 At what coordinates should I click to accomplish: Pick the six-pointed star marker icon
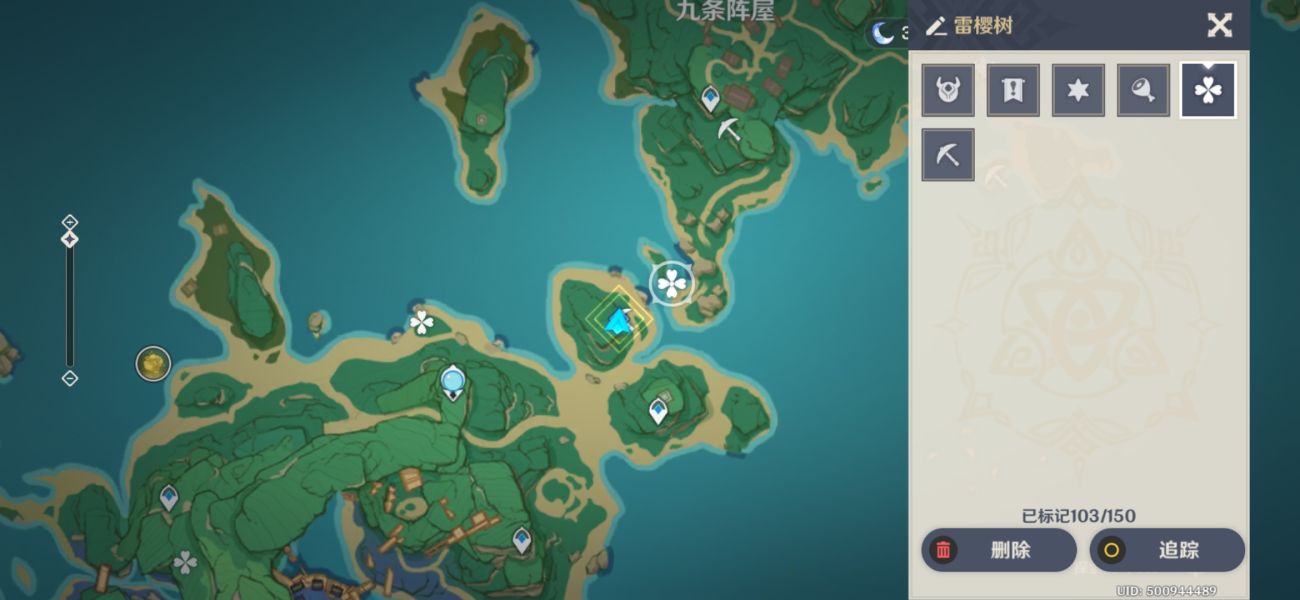(x=1078, y=91)
